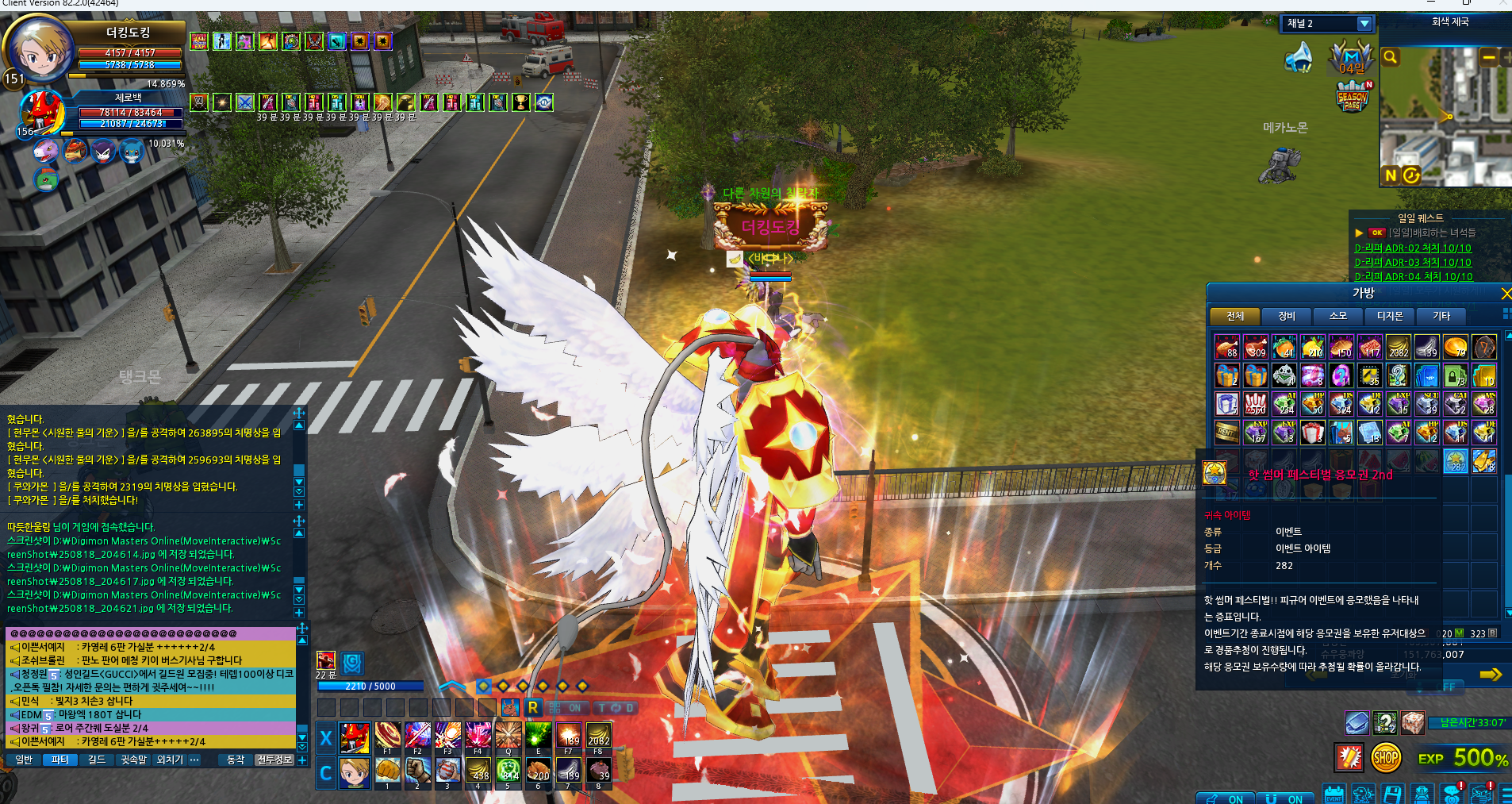Screen dimensions: 1512x804
Task: Select the banana stack of 2082 in bag
Action: tap(1398, 347)
